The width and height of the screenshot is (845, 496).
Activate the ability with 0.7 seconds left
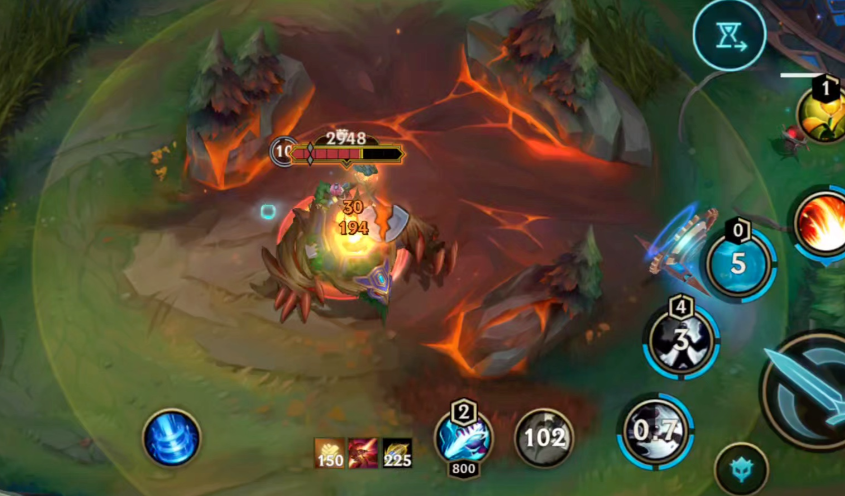(656, 431)
